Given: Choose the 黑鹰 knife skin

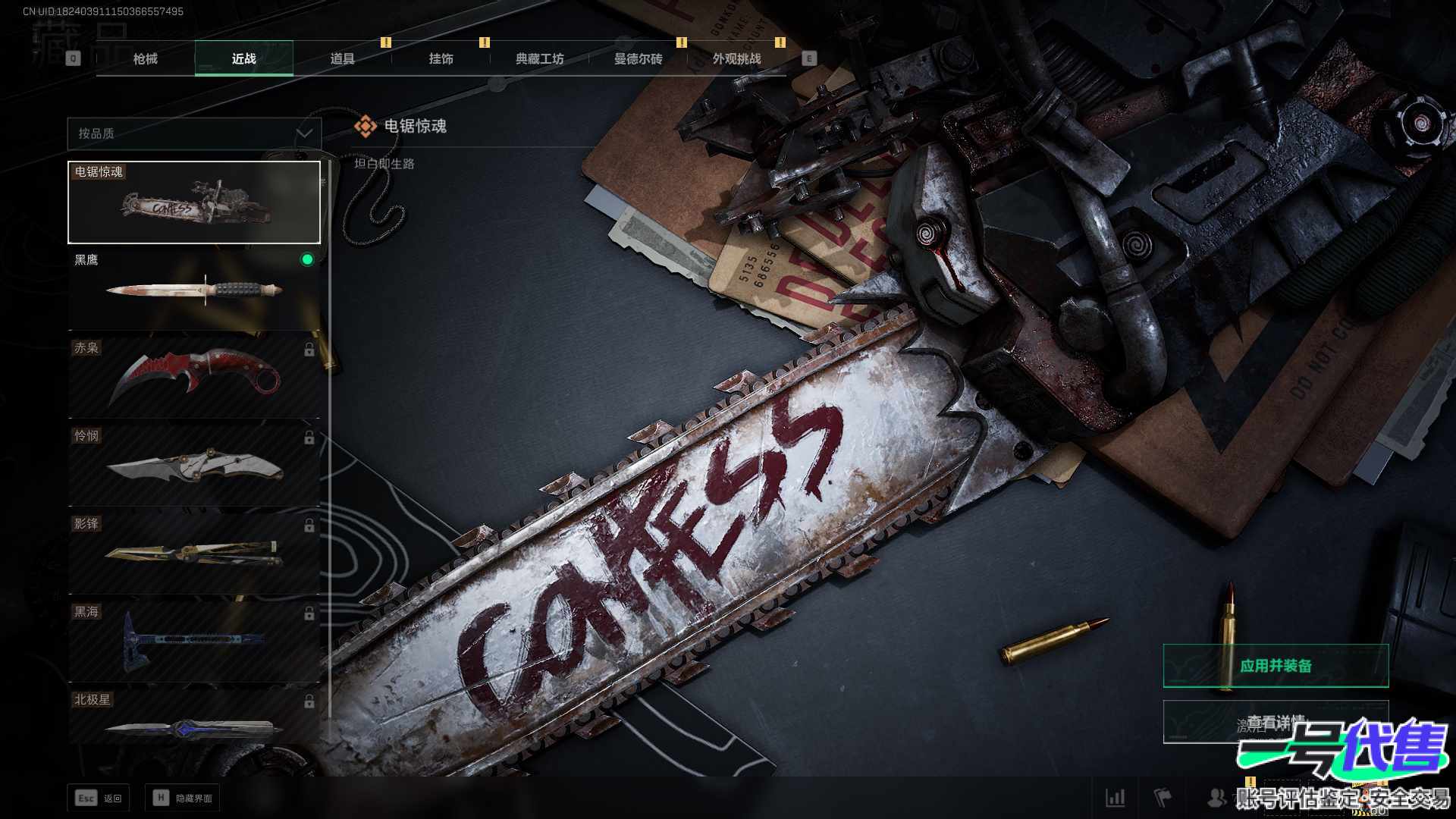Looking at the screenshot, I should [x=194, y=290].
